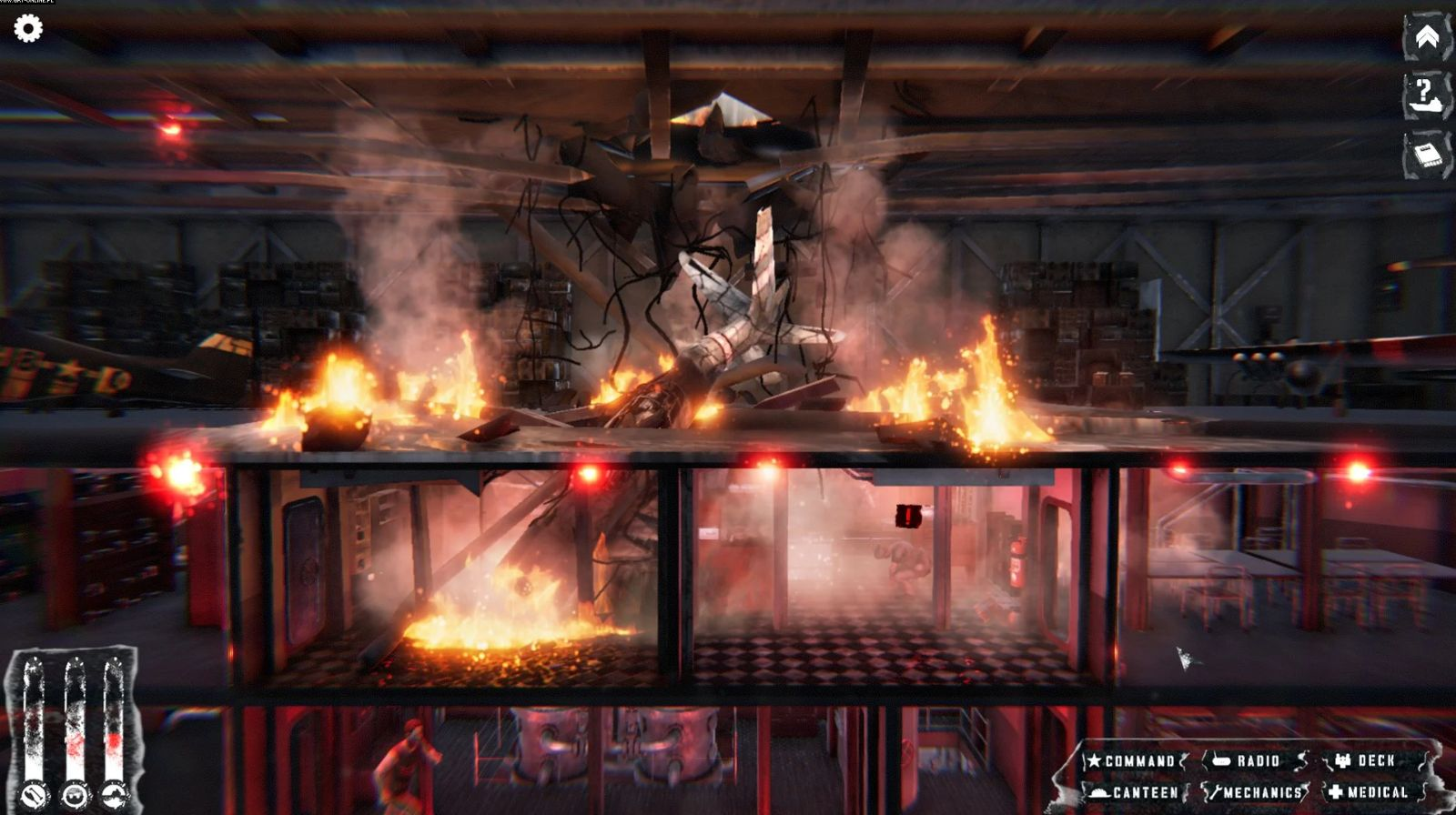The width and height of the screenshot is (1456, 815).
Task: Click the cross icon next to Medical
Action: 1334,792
